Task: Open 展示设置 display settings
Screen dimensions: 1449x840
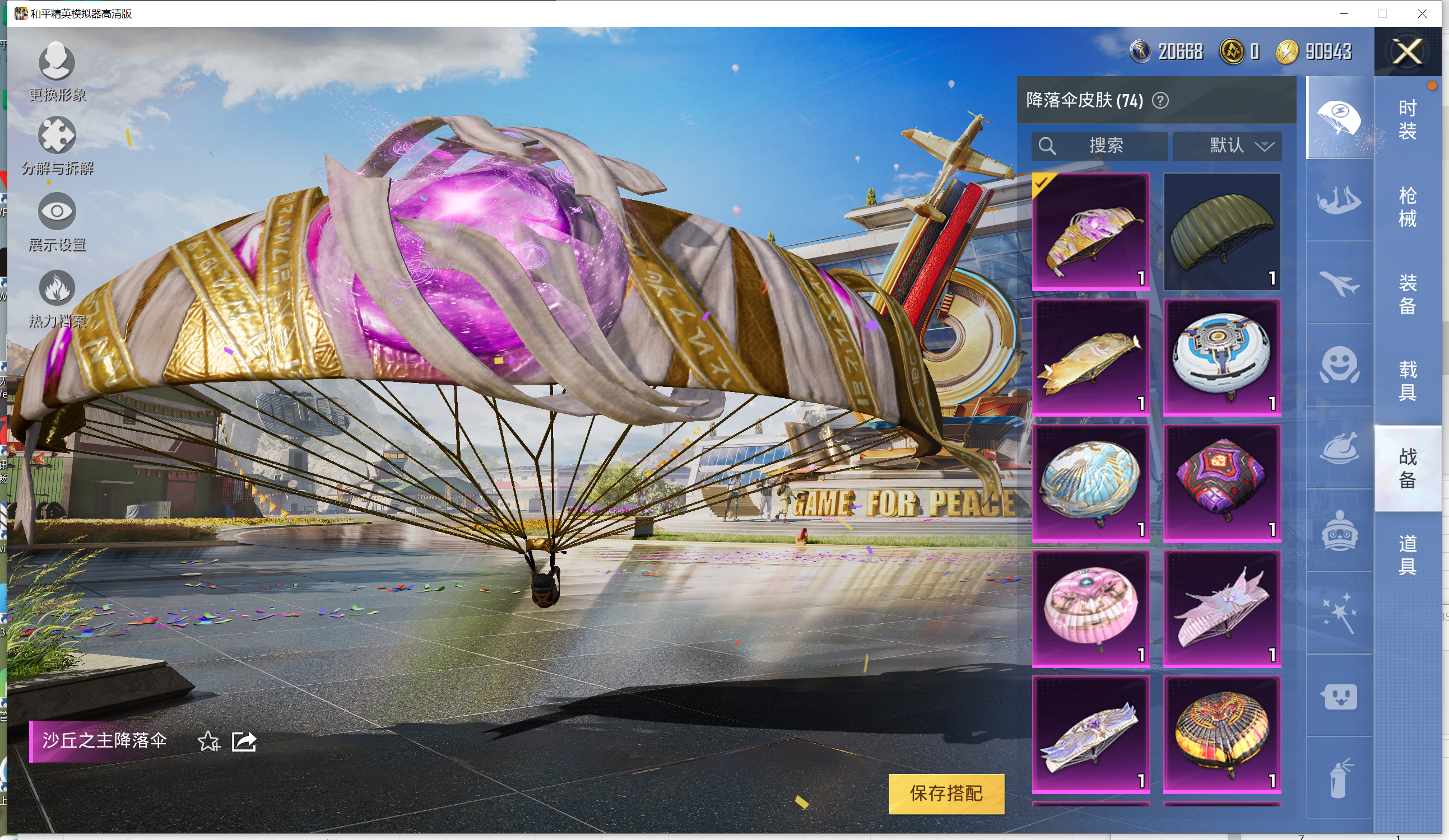Action: pos(57,221)
